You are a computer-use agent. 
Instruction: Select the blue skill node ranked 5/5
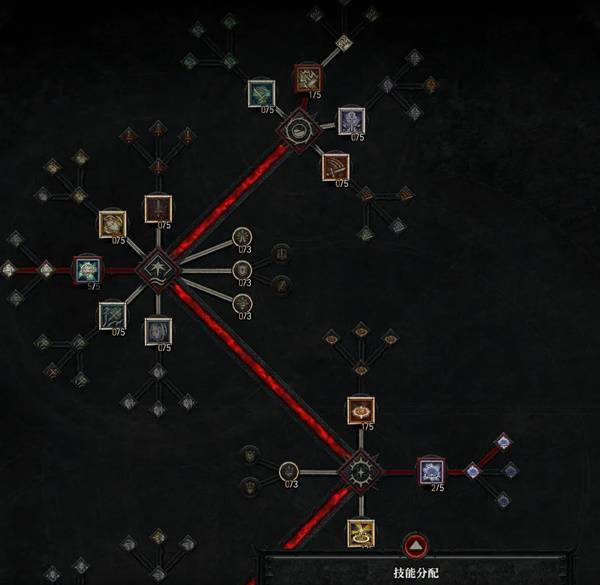tap(88, 270)
